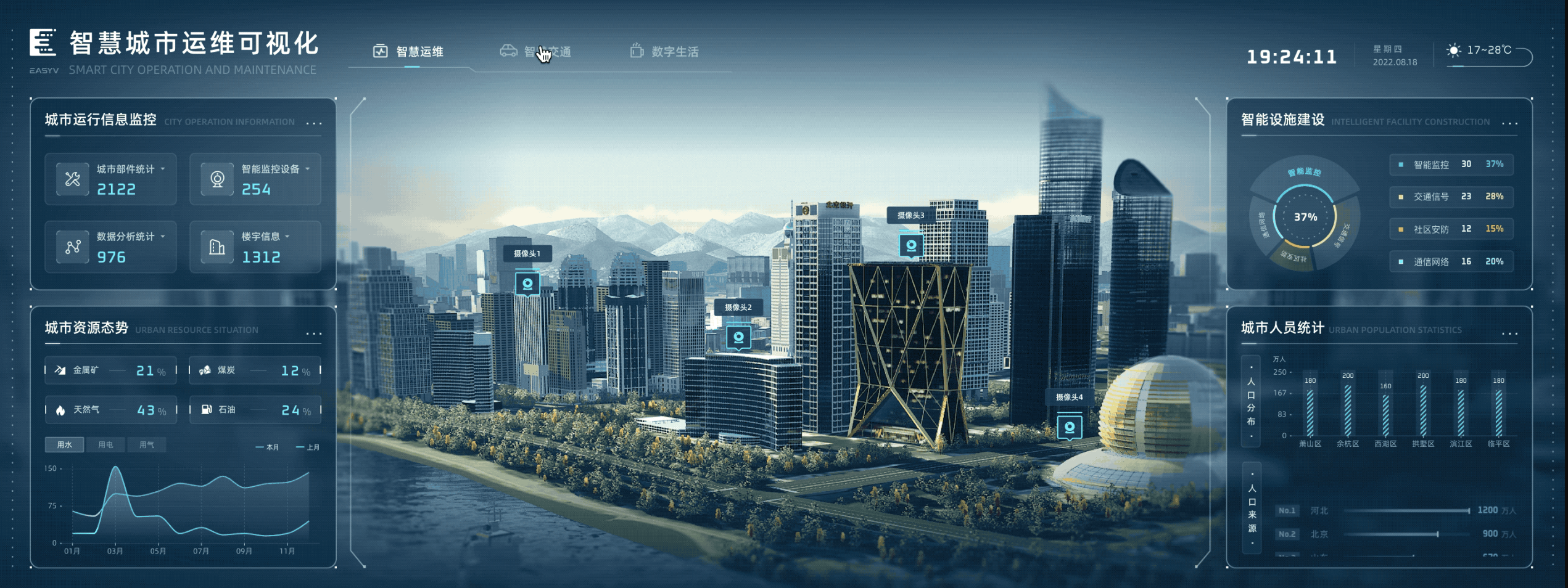
Task: Expand the 城市部件统计 dropdown
Action: tap(163, 169)
